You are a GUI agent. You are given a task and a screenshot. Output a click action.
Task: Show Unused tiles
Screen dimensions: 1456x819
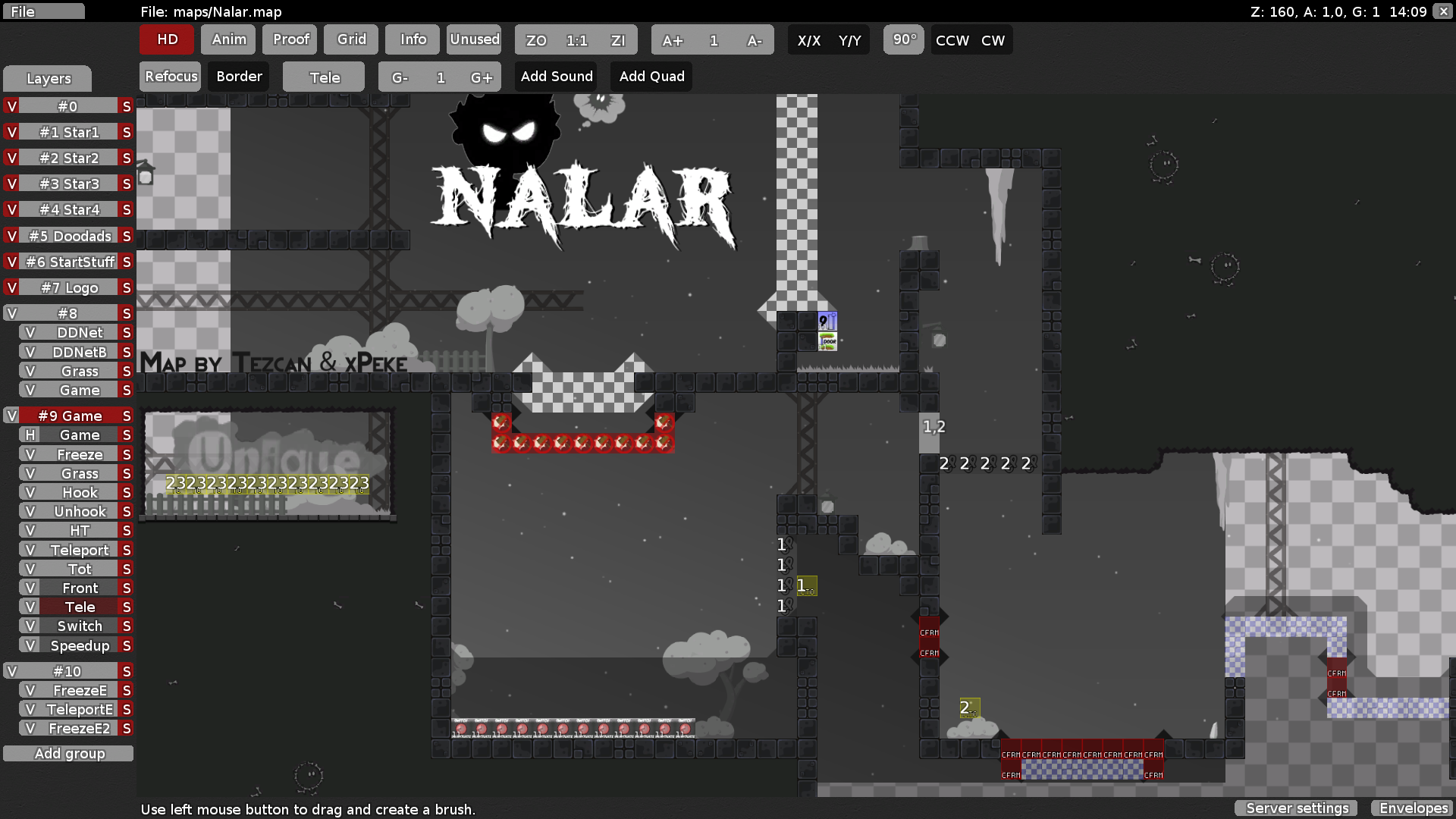(473, 39)
